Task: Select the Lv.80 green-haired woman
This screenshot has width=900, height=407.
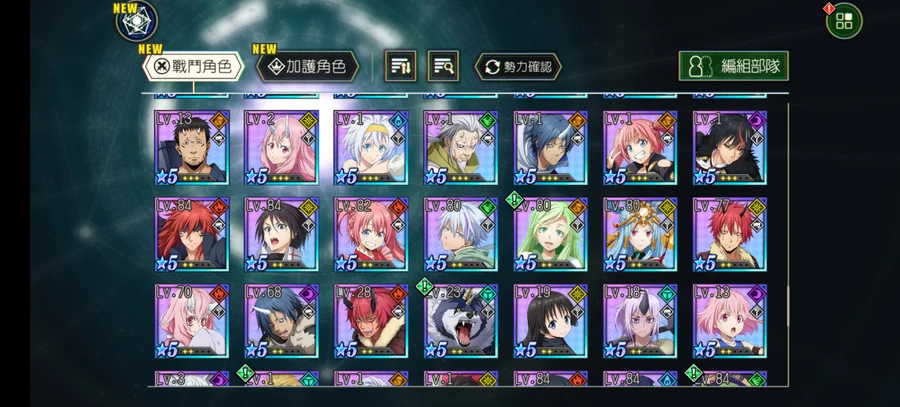Action: point(551,235)
